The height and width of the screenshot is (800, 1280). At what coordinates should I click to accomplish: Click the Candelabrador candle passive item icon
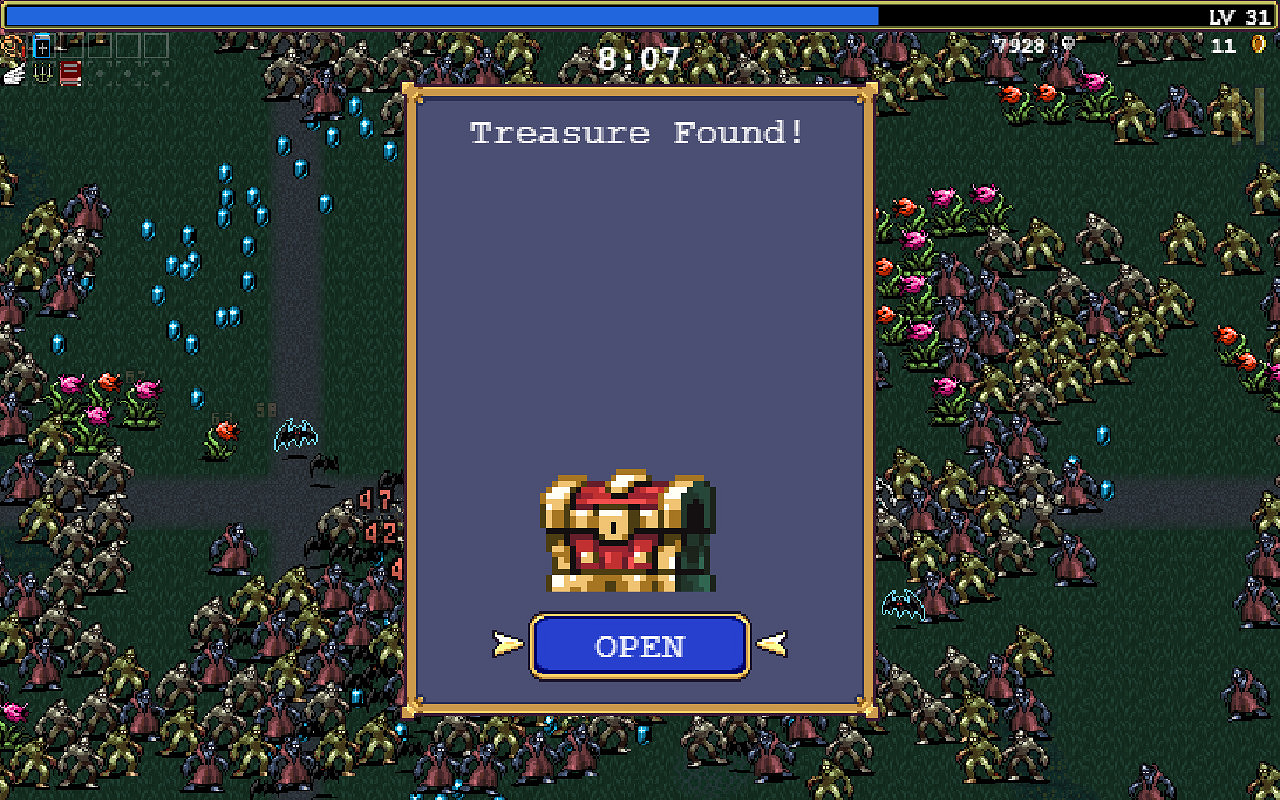[x=42, y=74]
